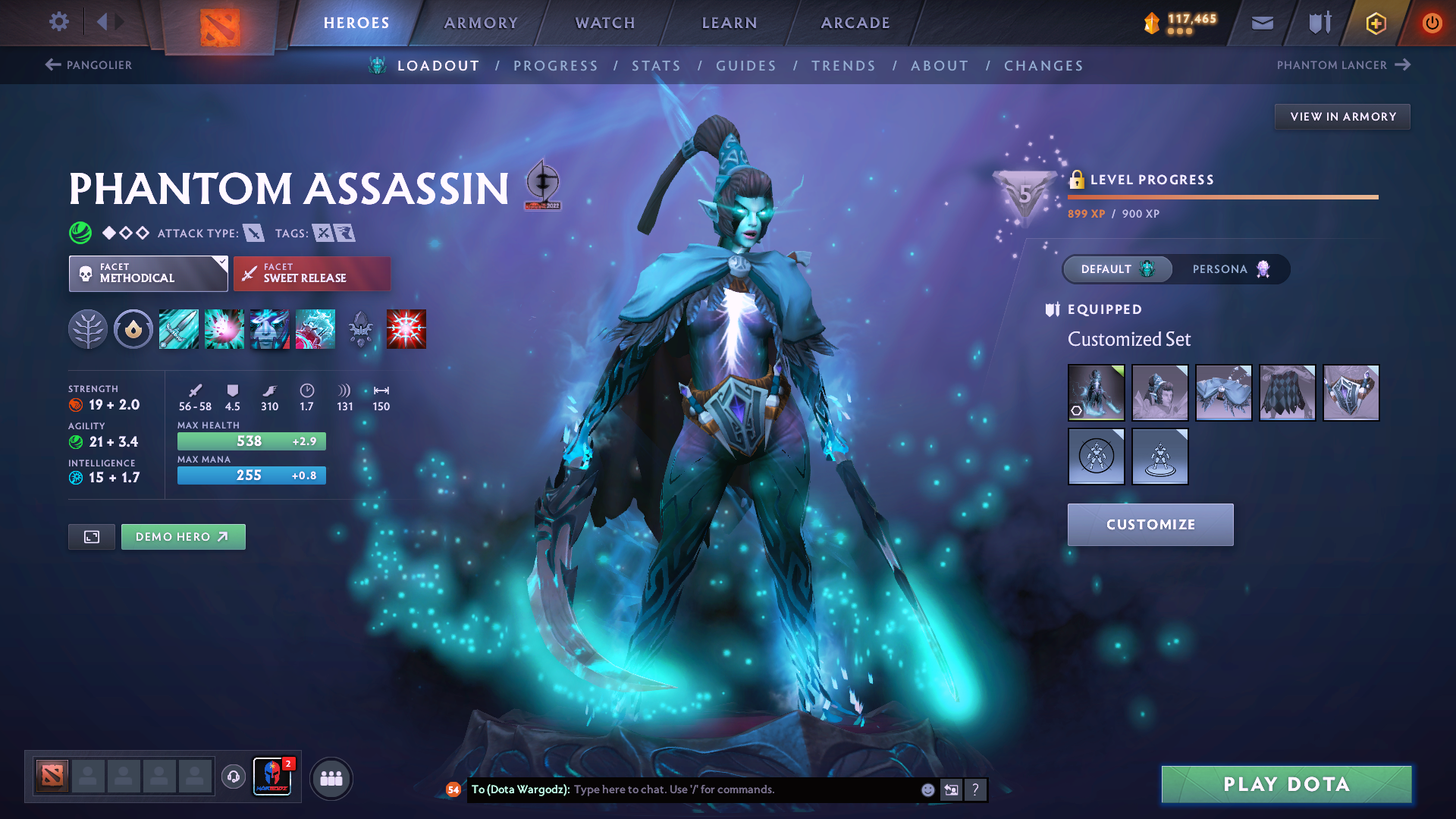Image resolution: width=1456 pixels, height=819 pixels.
Task: Choose the Methodical facet
Action: tap(148, 273)
